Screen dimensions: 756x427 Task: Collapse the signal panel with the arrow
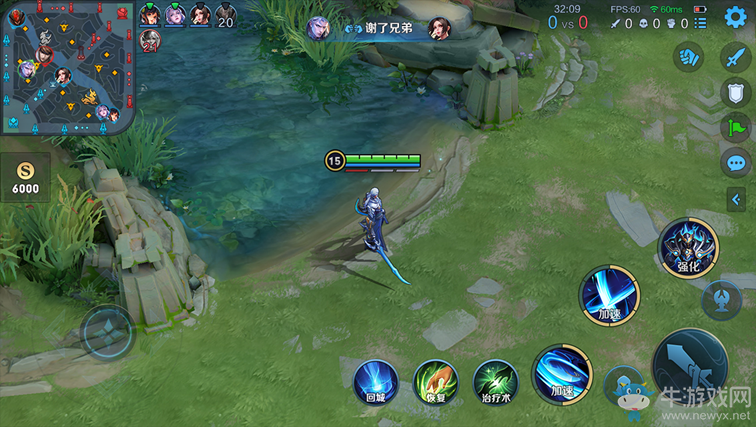(735, 198)
